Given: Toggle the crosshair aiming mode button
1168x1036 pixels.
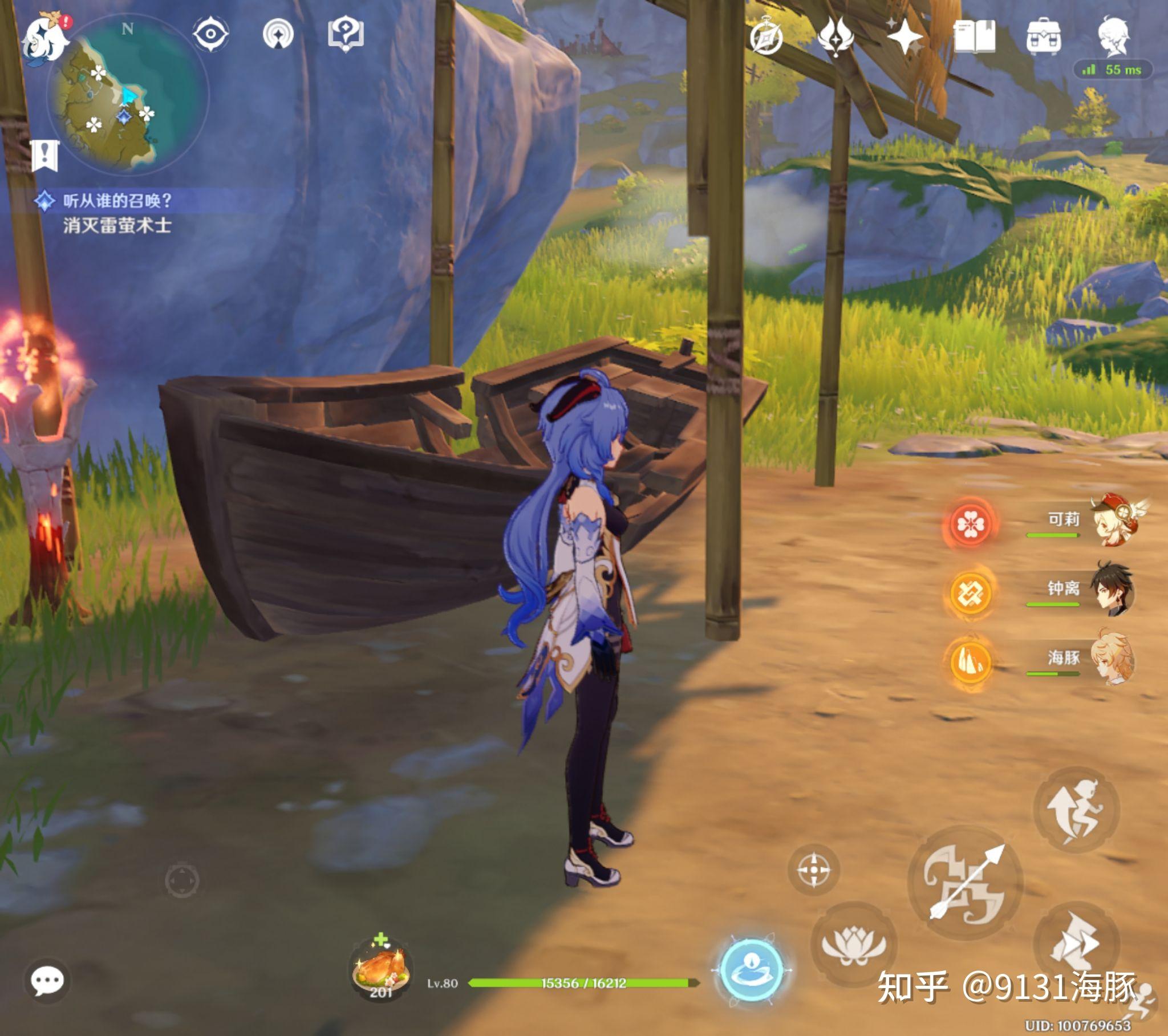Looking at the screenshot, I should [x=813, y=870].
